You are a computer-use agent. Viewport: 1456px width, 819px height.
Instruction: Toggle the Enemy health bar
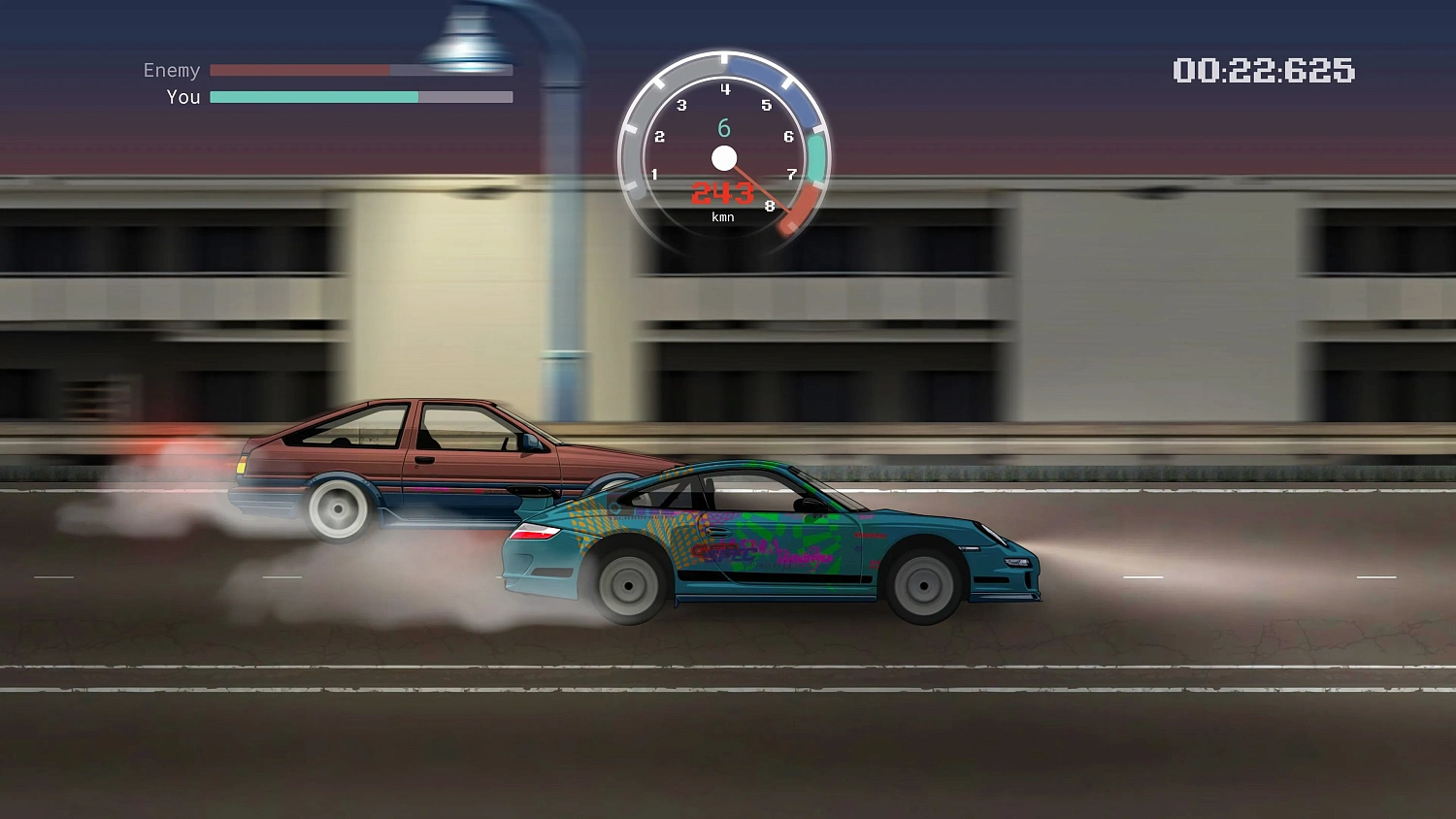point(359,70)
